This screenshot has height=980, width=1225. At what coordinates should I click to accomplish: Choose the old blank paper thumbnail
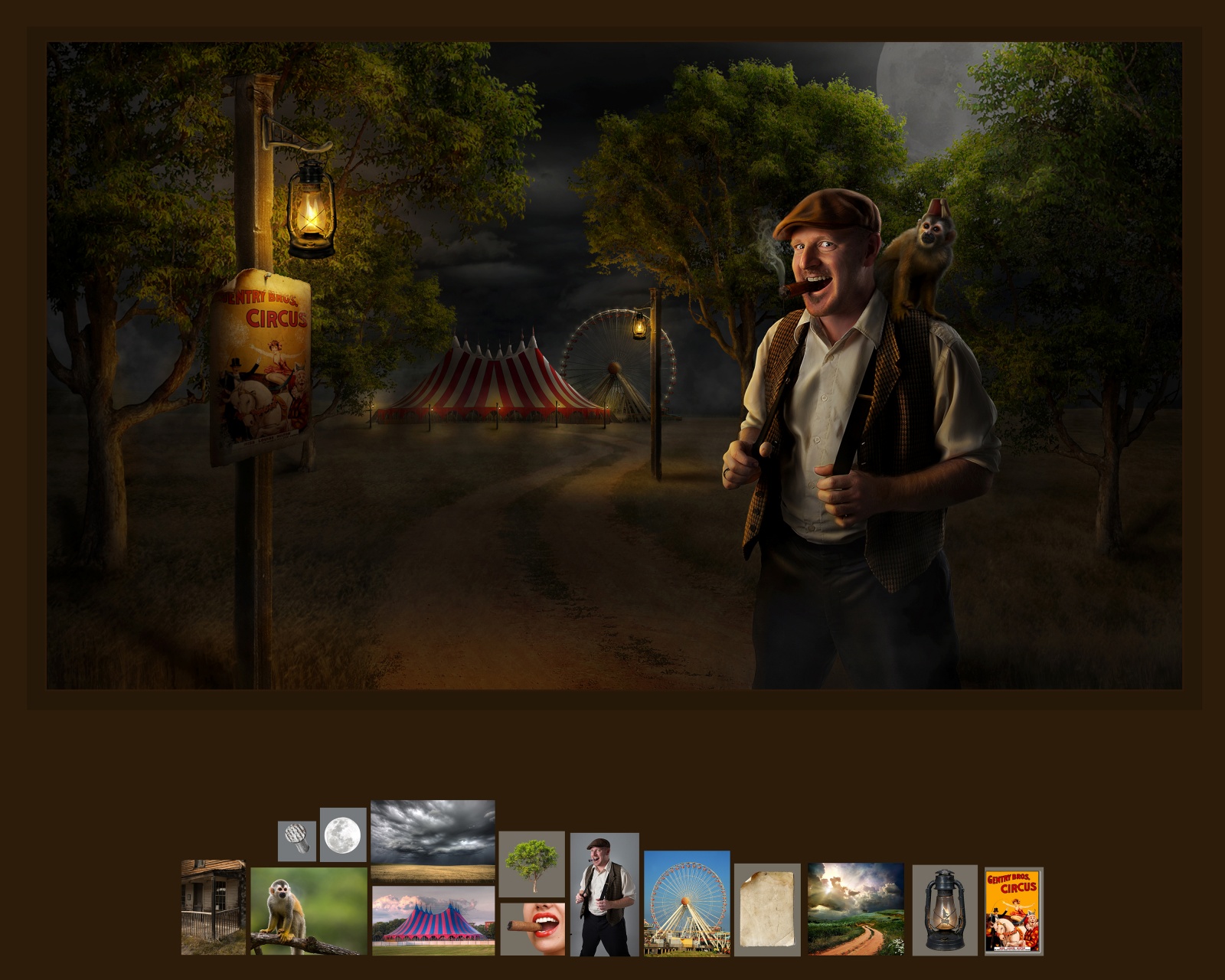point(767,910)
